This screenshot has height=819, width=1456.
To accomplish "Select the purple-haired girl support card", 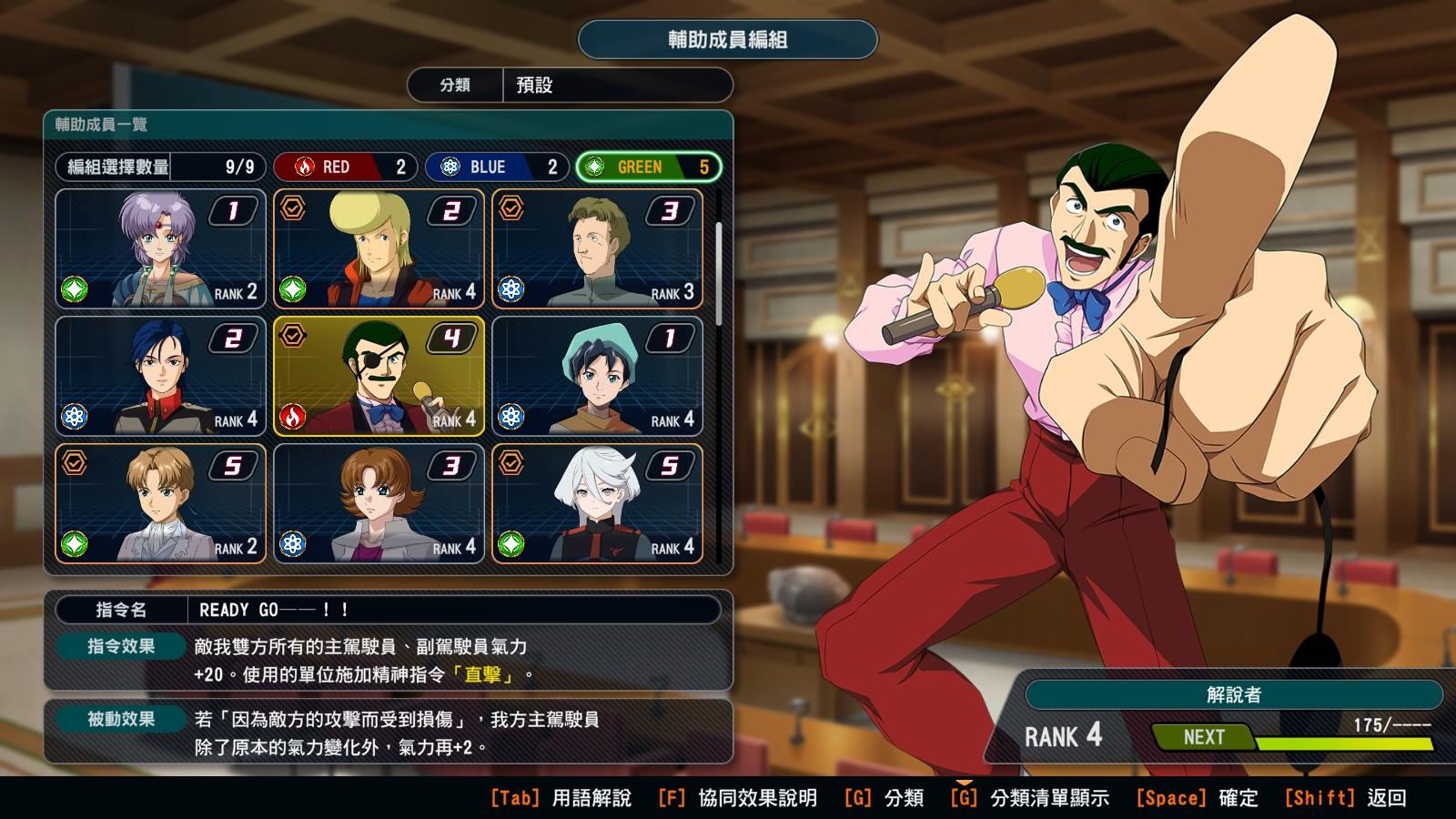I will pos(161,249).
